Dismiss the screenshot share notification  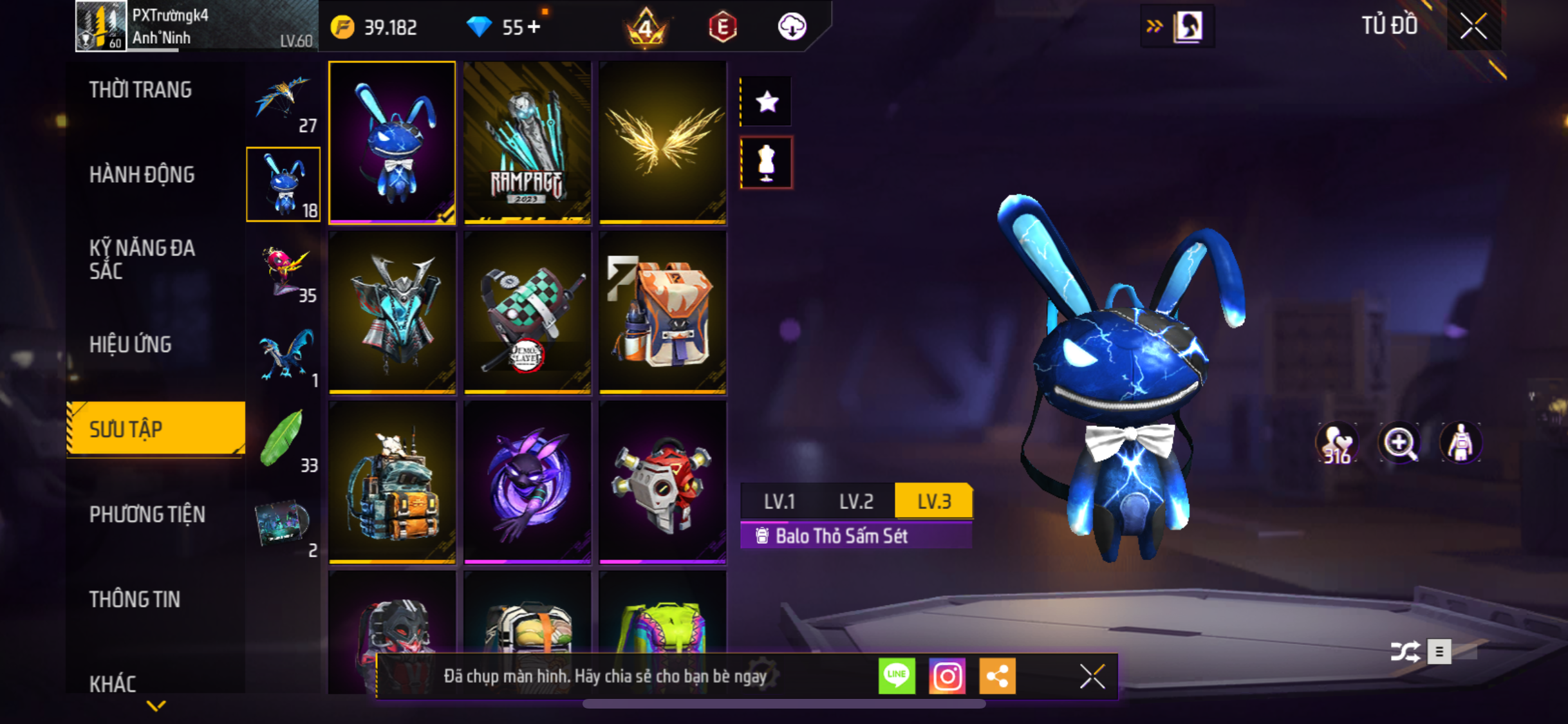click(1092, 676)
